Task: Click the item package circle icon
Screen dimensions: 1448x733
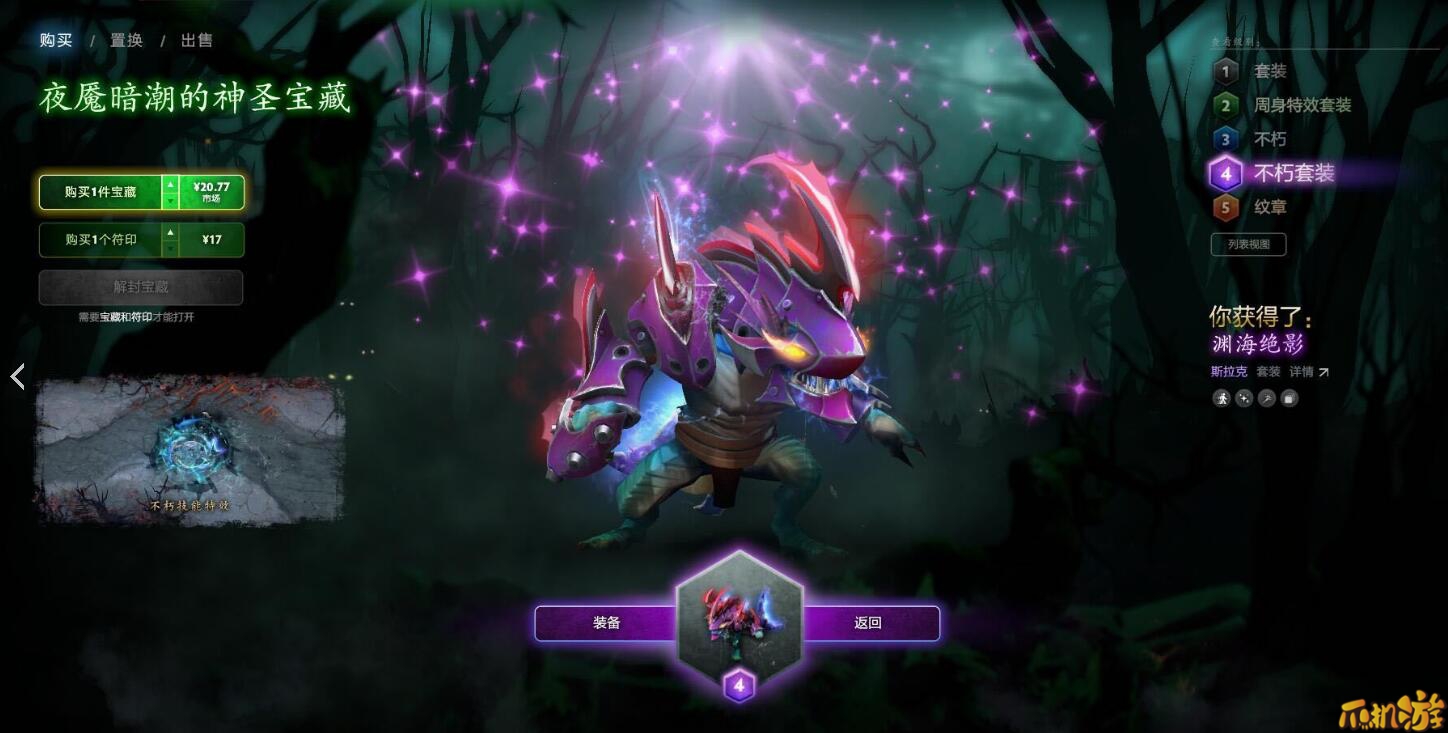Action: click(x=1288, y=397)
